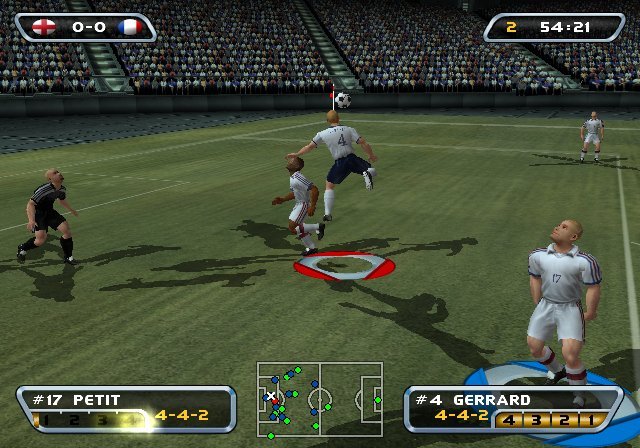640x448 pixels.
Task: Choose segment 4 on Gerrard's numbered bar
Action: [x=510, y=419]
